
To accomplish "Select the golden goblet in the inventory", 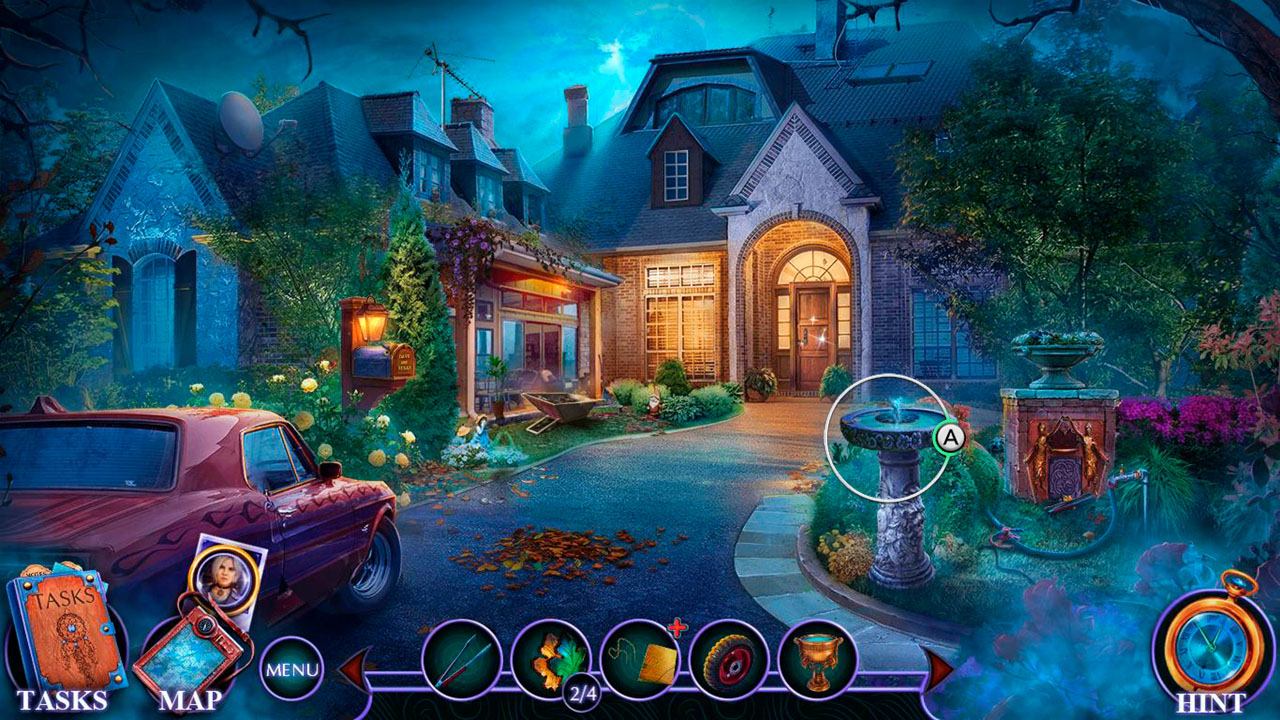I will (x=818, y=658).
